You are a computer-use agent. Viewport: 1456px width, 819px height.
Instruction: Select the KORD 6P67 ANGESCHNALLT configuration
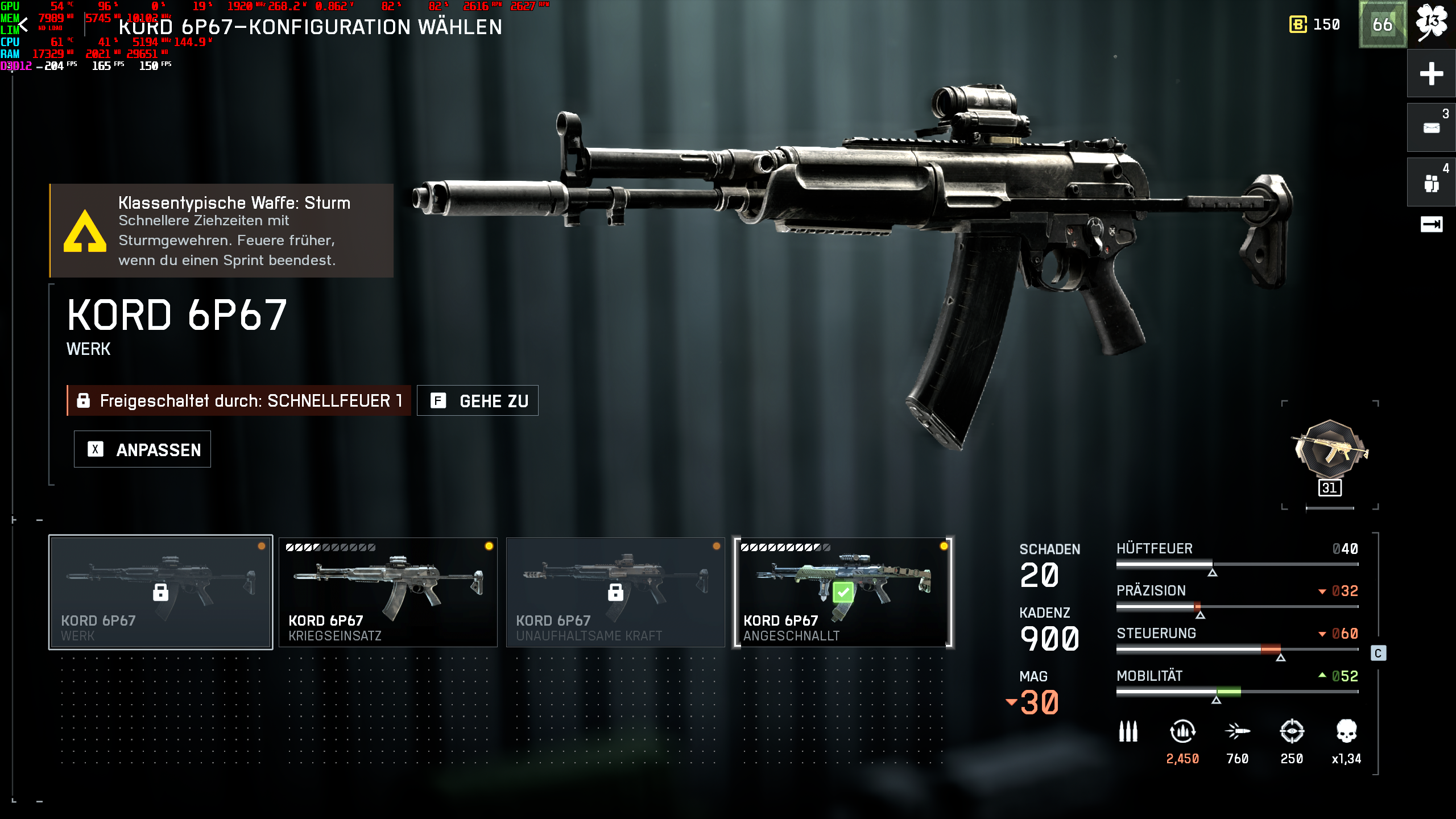click(x=843, y=591)
